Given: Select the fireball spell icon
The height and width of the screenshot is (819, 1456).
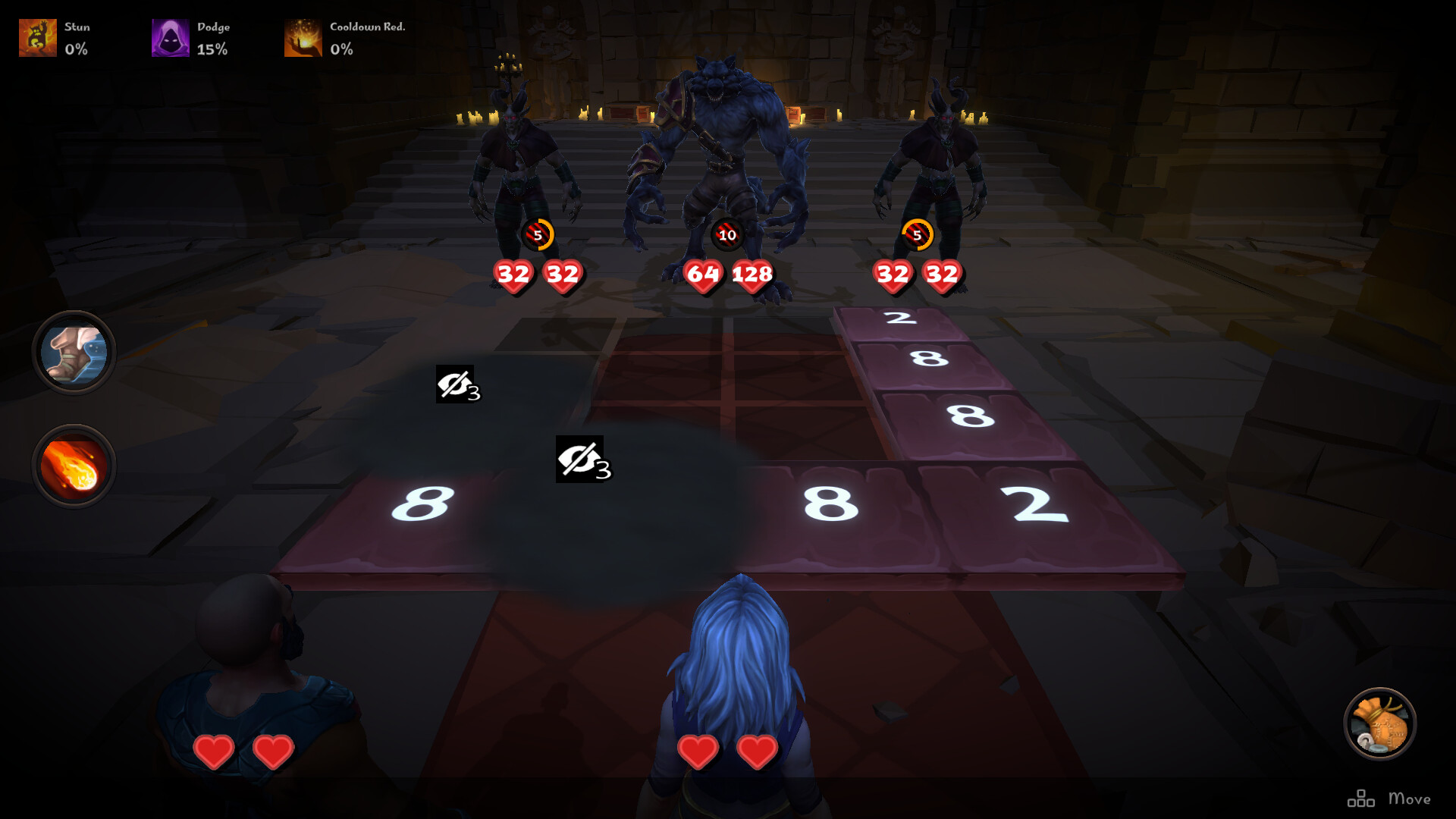Looking at the screenshot, I should (x=74, y=466).
